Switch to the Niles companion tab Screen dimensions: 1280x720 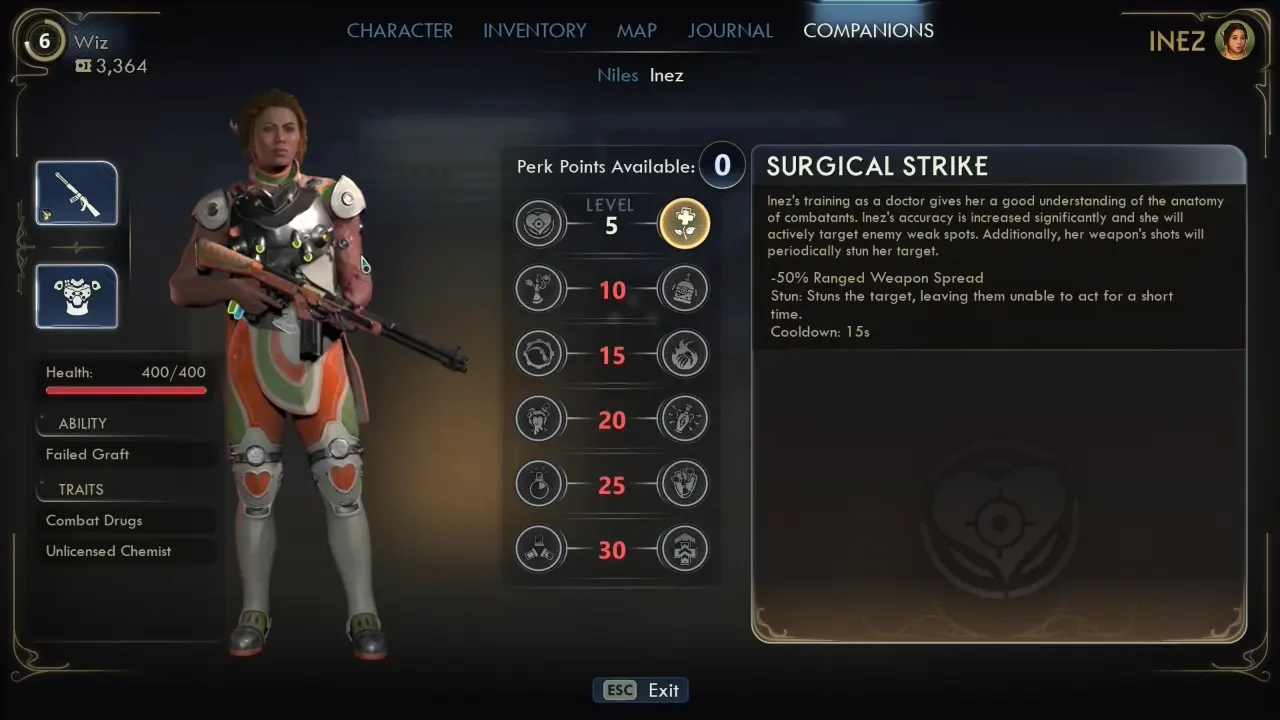click(x=617, y=75)
